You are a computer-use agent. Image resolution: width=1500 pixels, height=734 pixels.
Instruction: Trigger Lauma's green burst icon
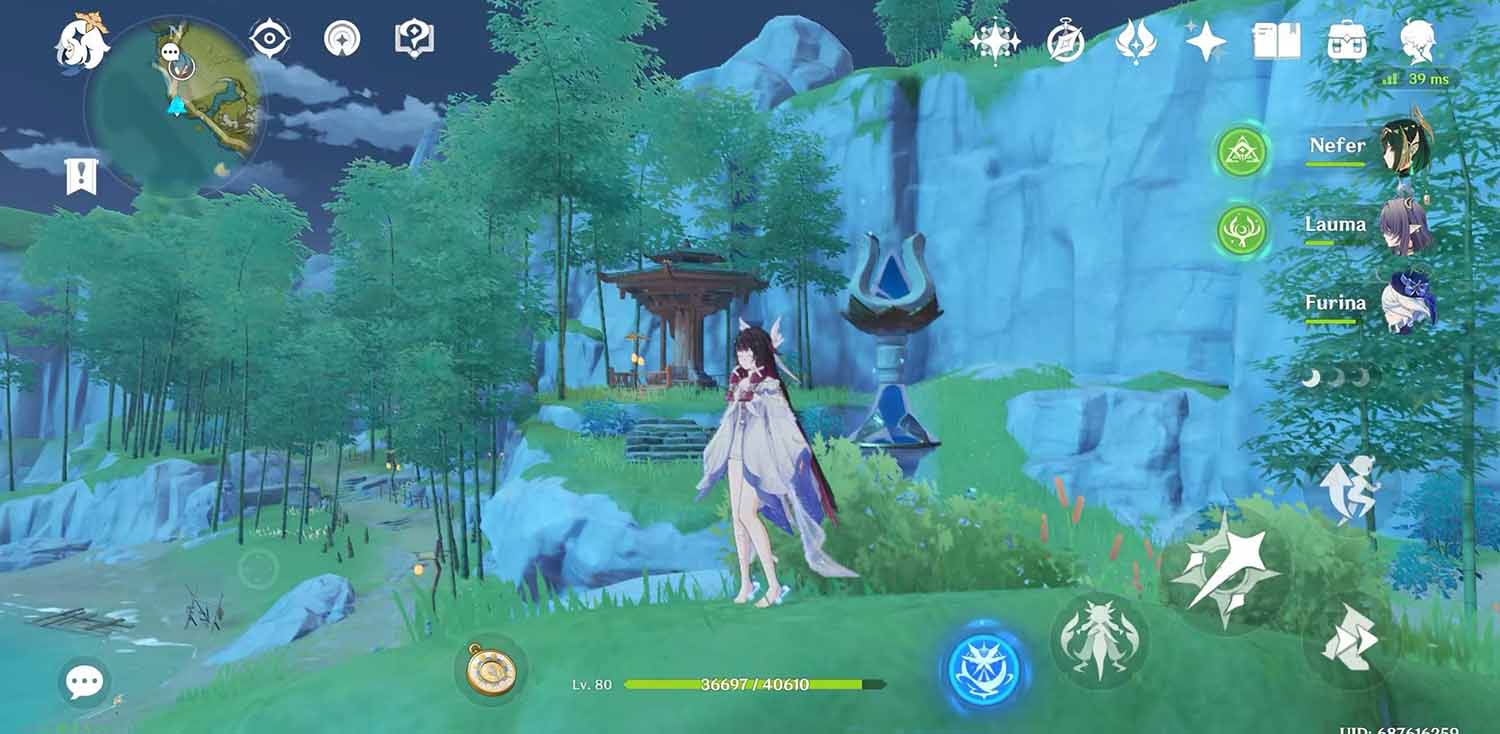(1242, 230)
